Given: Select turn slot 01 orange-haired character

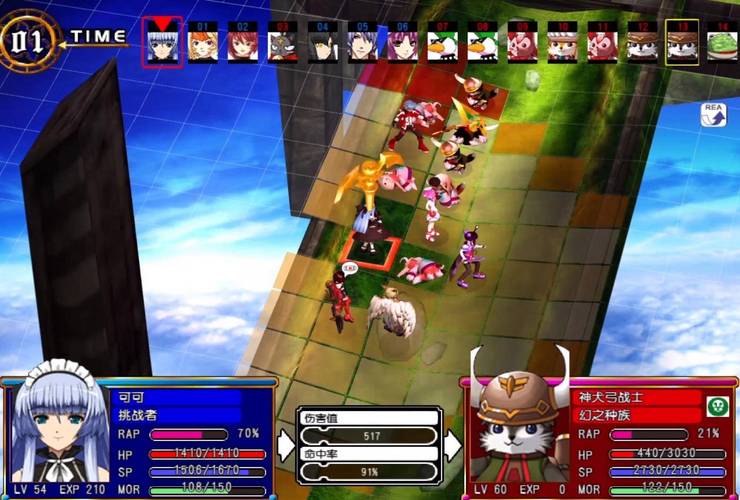Looking at the screenshot, I should 203,44.
